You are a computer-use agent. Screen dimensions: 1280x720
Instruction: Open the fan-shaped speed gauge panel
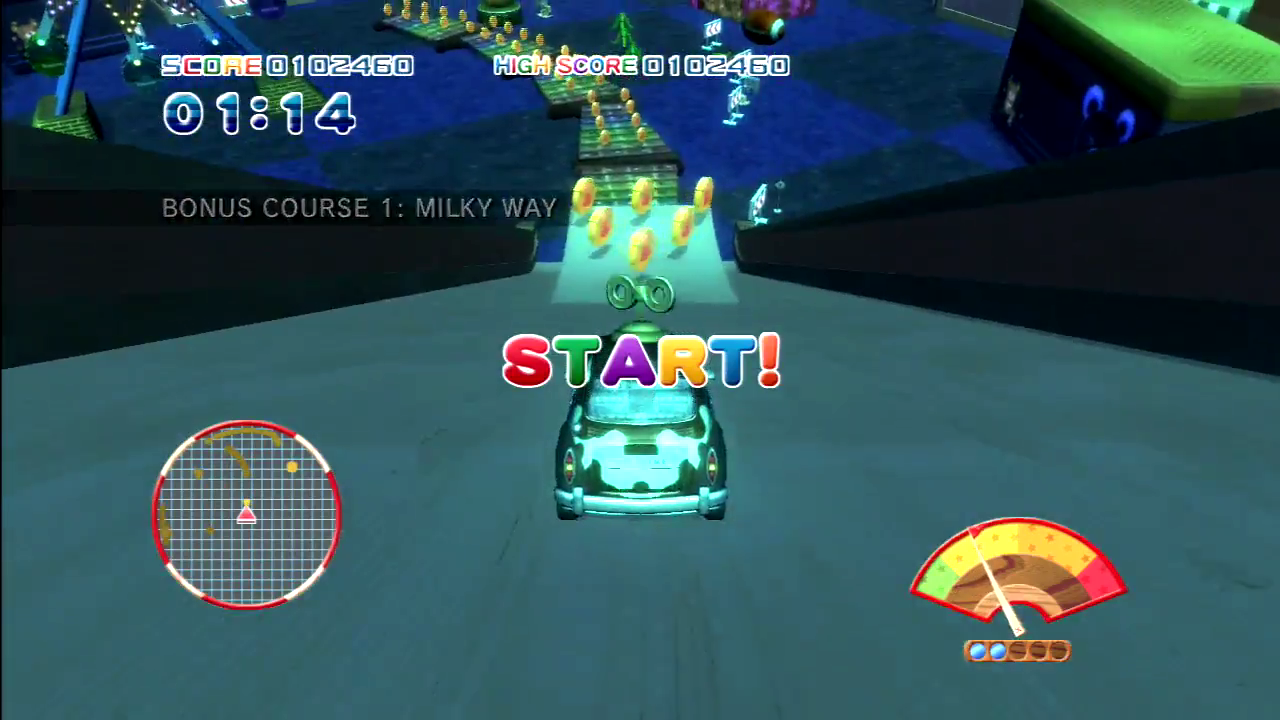pyautogui.click(x=1017, y=575)
